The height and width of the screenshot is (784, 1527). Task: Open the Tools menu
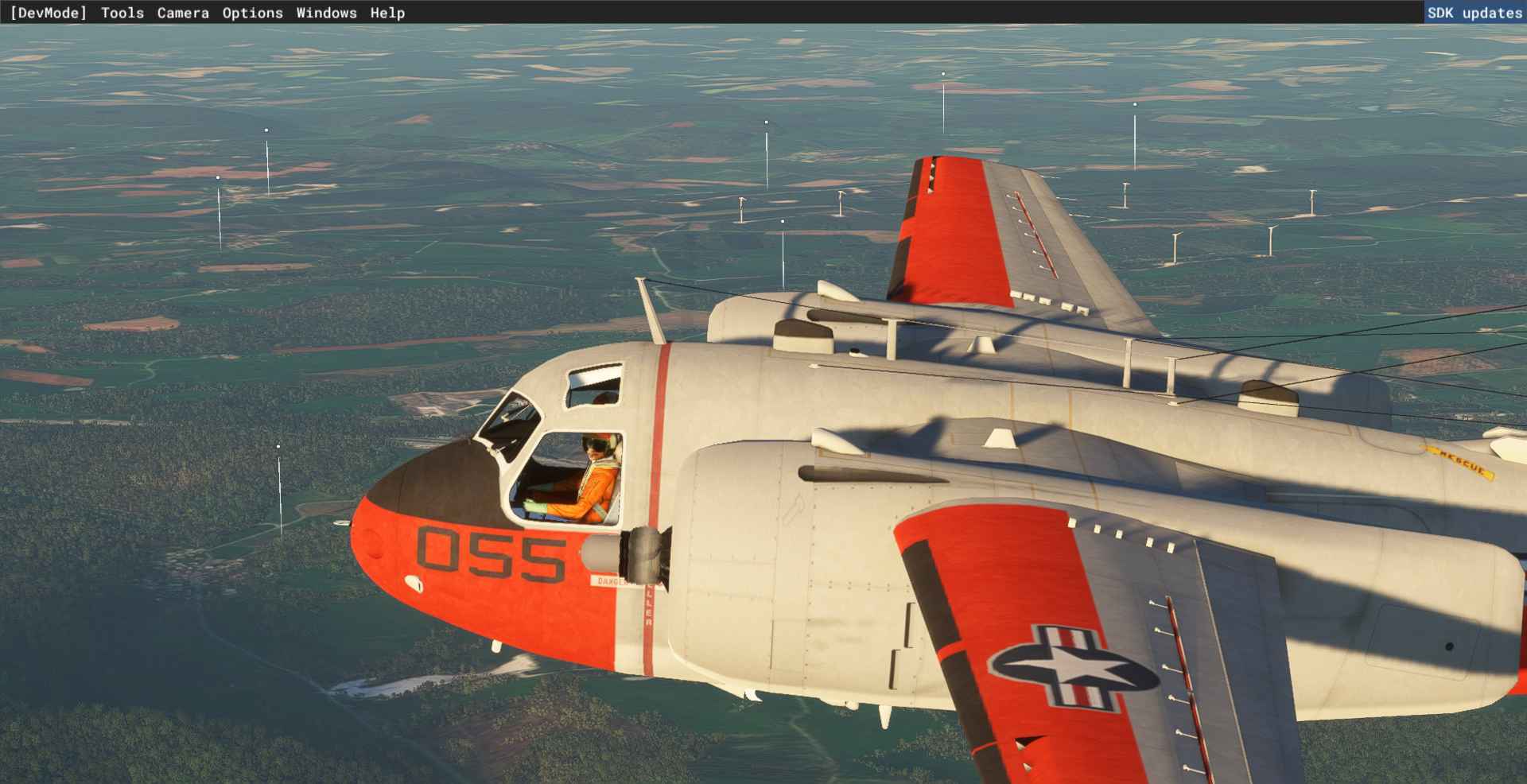tap(122, 13)
